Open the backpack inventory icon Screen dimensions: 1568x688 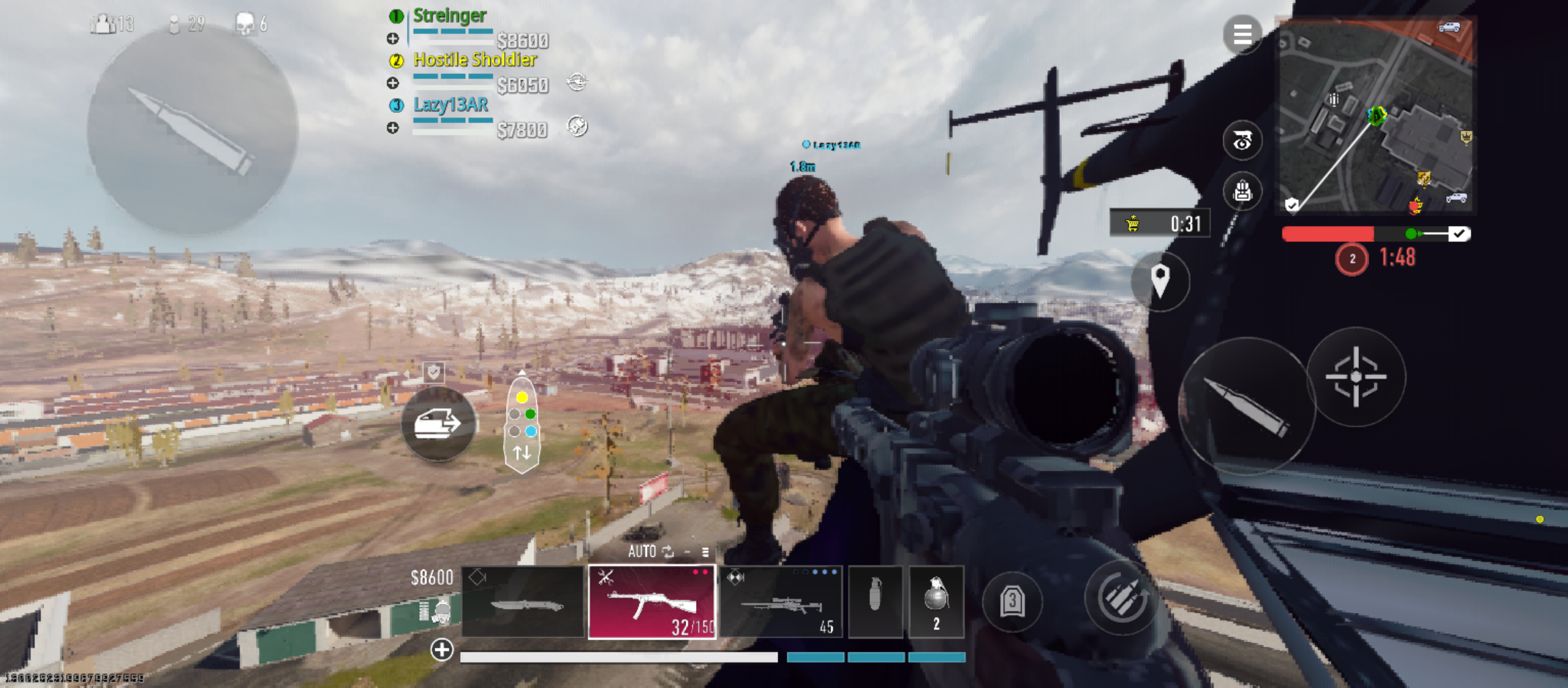[1242, 191]
